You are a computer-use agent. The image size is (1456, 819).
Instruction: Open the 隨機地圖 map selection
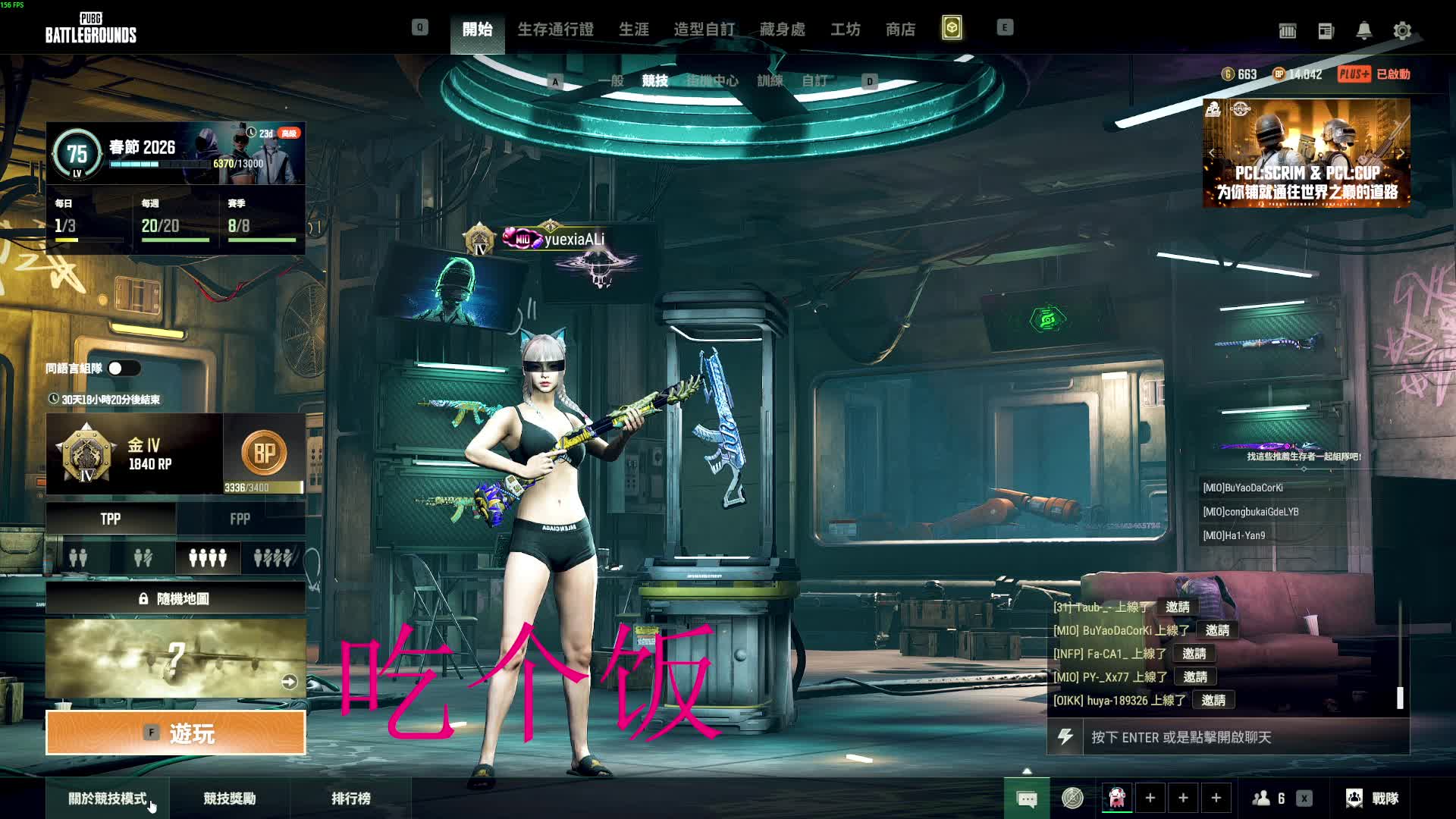[x=176, y=599]
